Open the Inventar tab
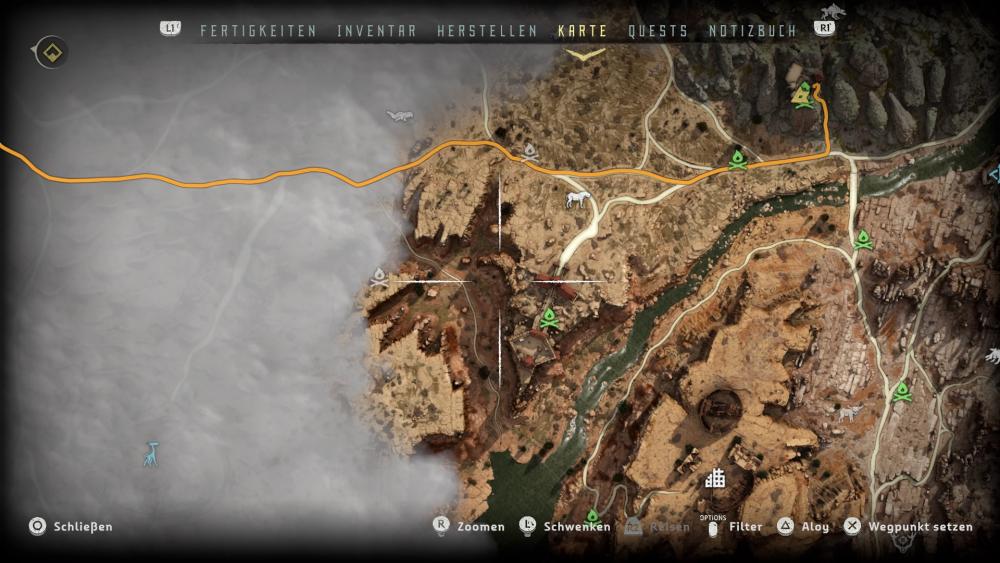 (x=377, y=31)
